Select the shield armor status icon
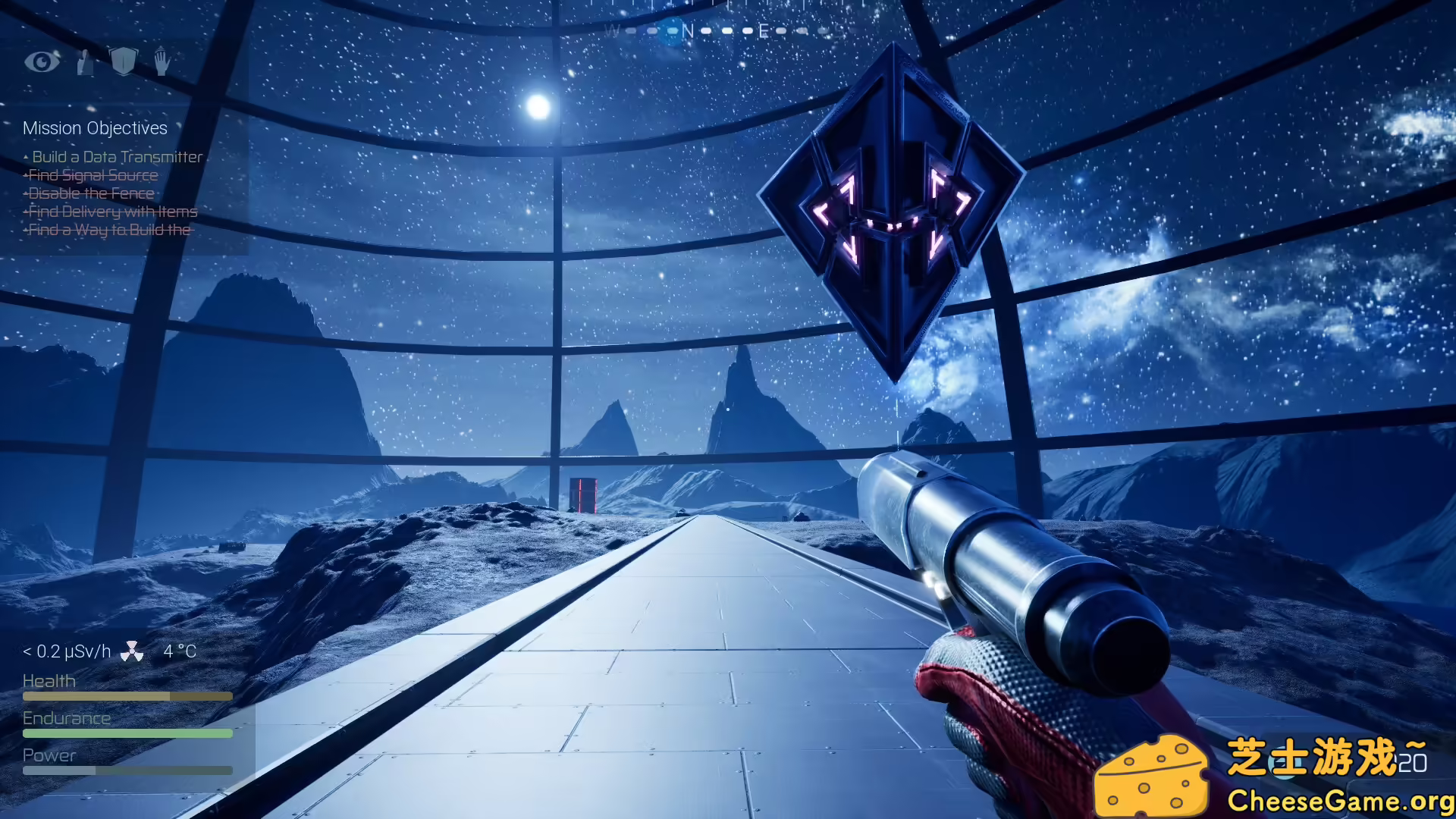 click(125, 61)
